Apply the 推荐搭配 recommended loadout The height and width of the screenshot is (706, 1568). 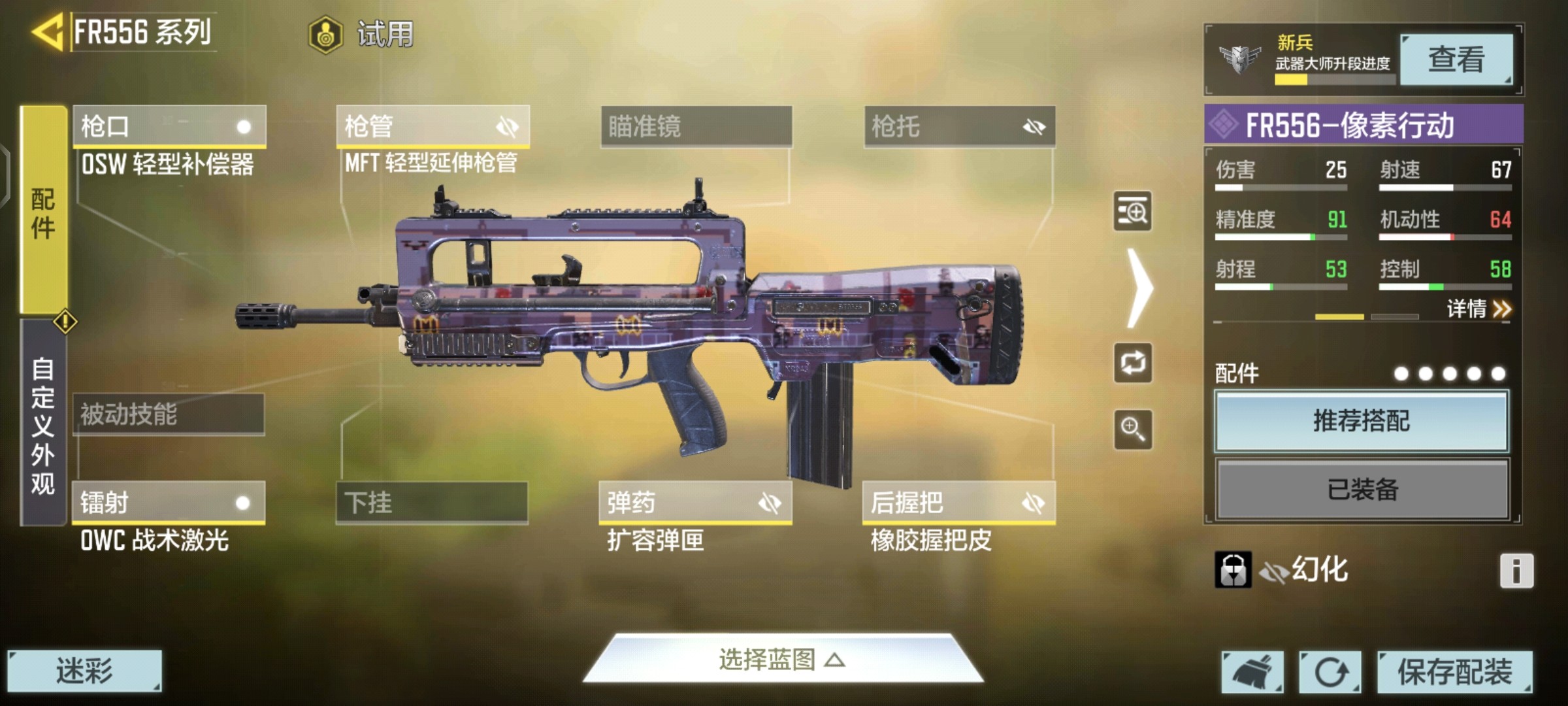tap(1362, 421)
